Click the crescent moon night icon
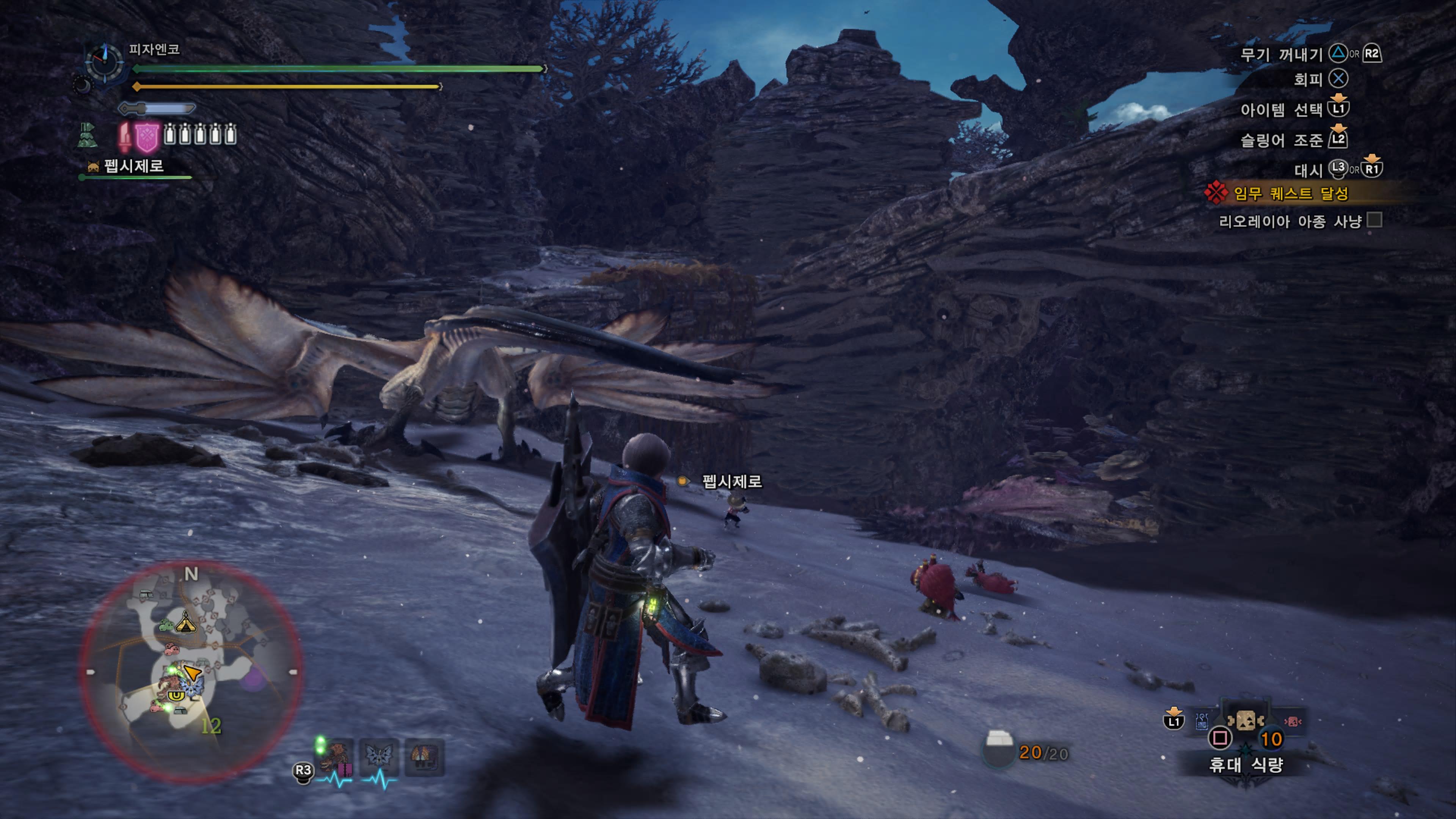 pyautogui.click(x=83, y=85)
